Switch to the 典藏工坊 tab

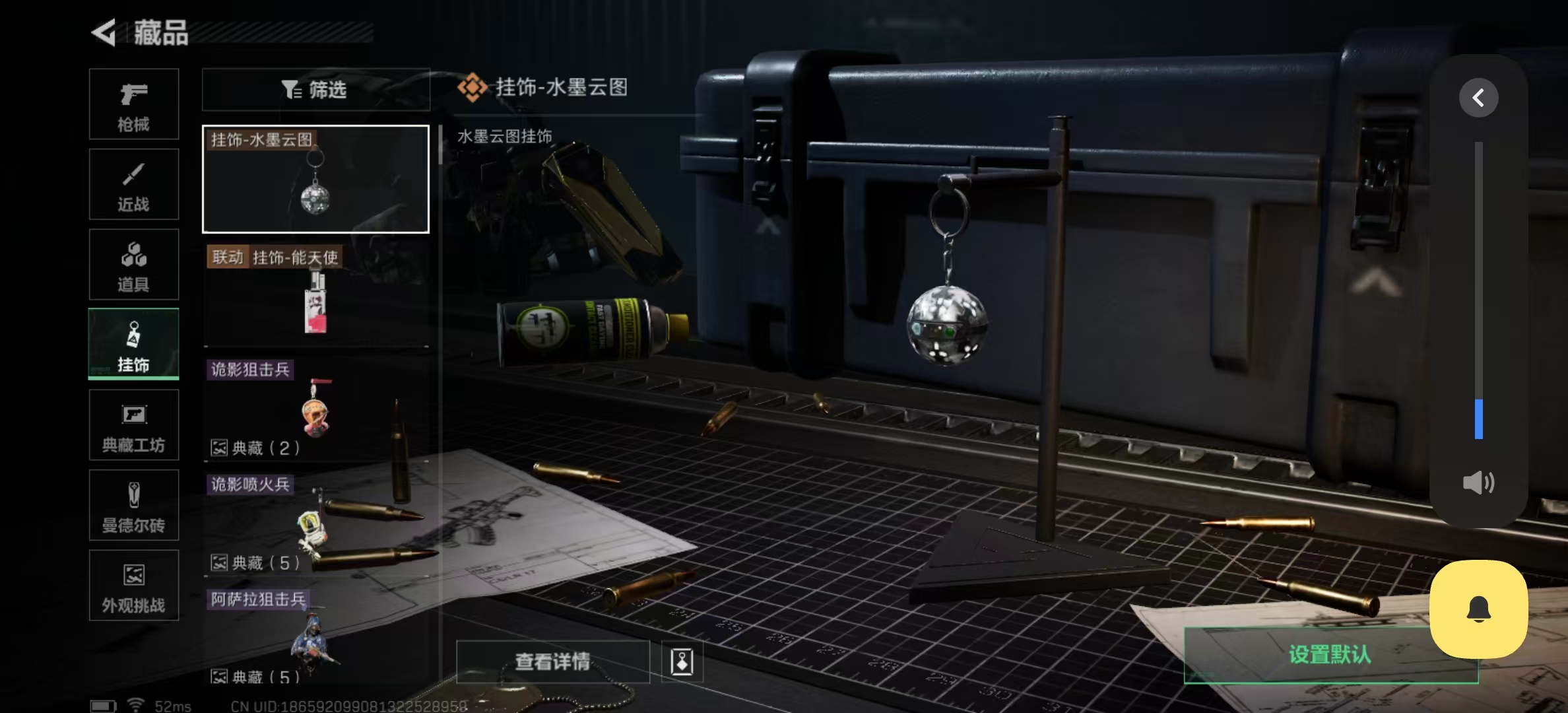coord(133,424)
